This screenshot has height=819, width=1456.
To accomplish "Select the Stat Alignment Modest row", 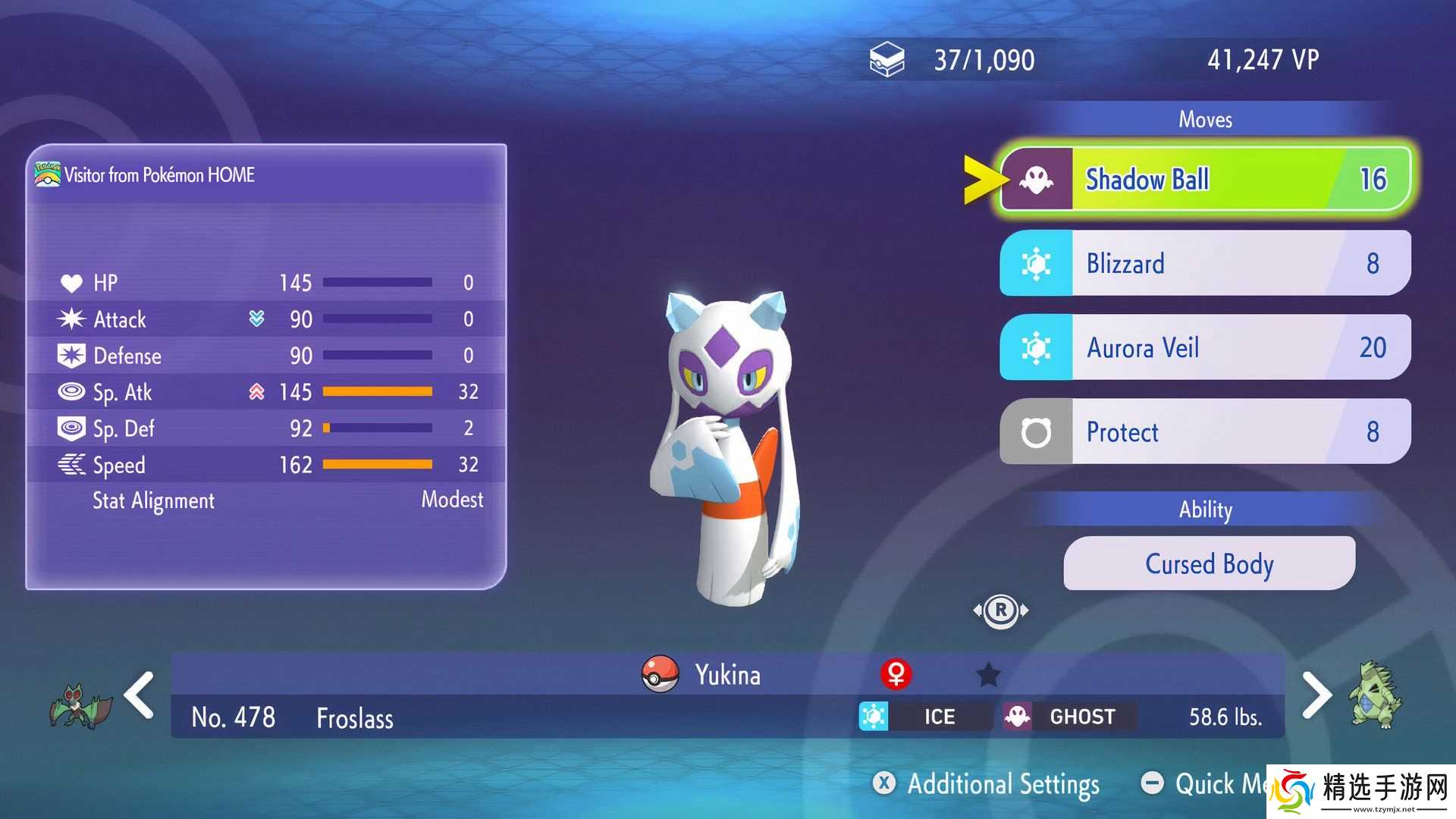I will (x=265, y=500).
